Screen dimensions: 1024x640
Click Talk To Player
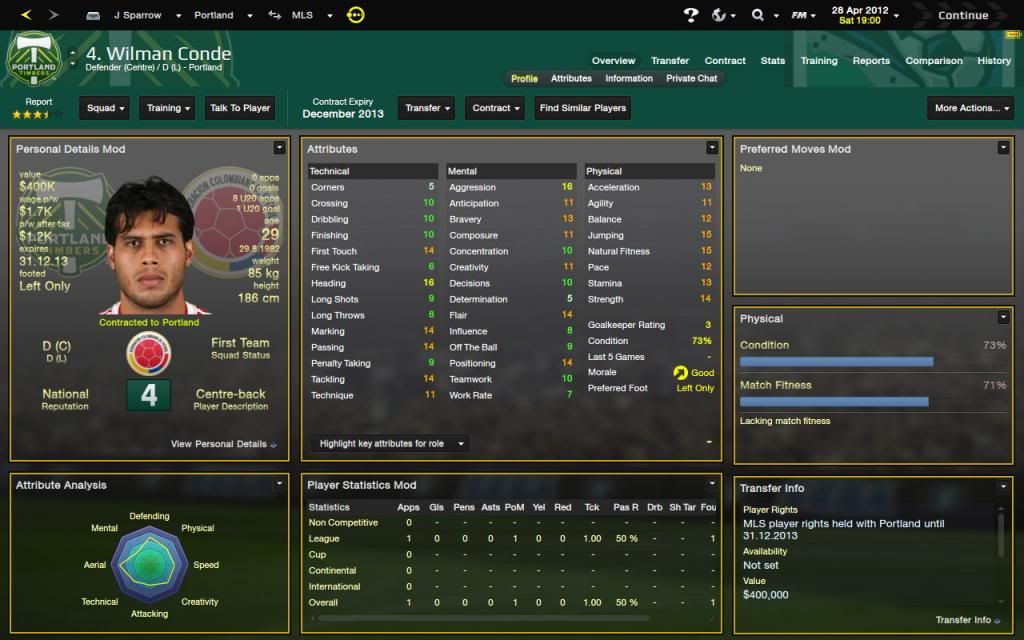[240, 108]
